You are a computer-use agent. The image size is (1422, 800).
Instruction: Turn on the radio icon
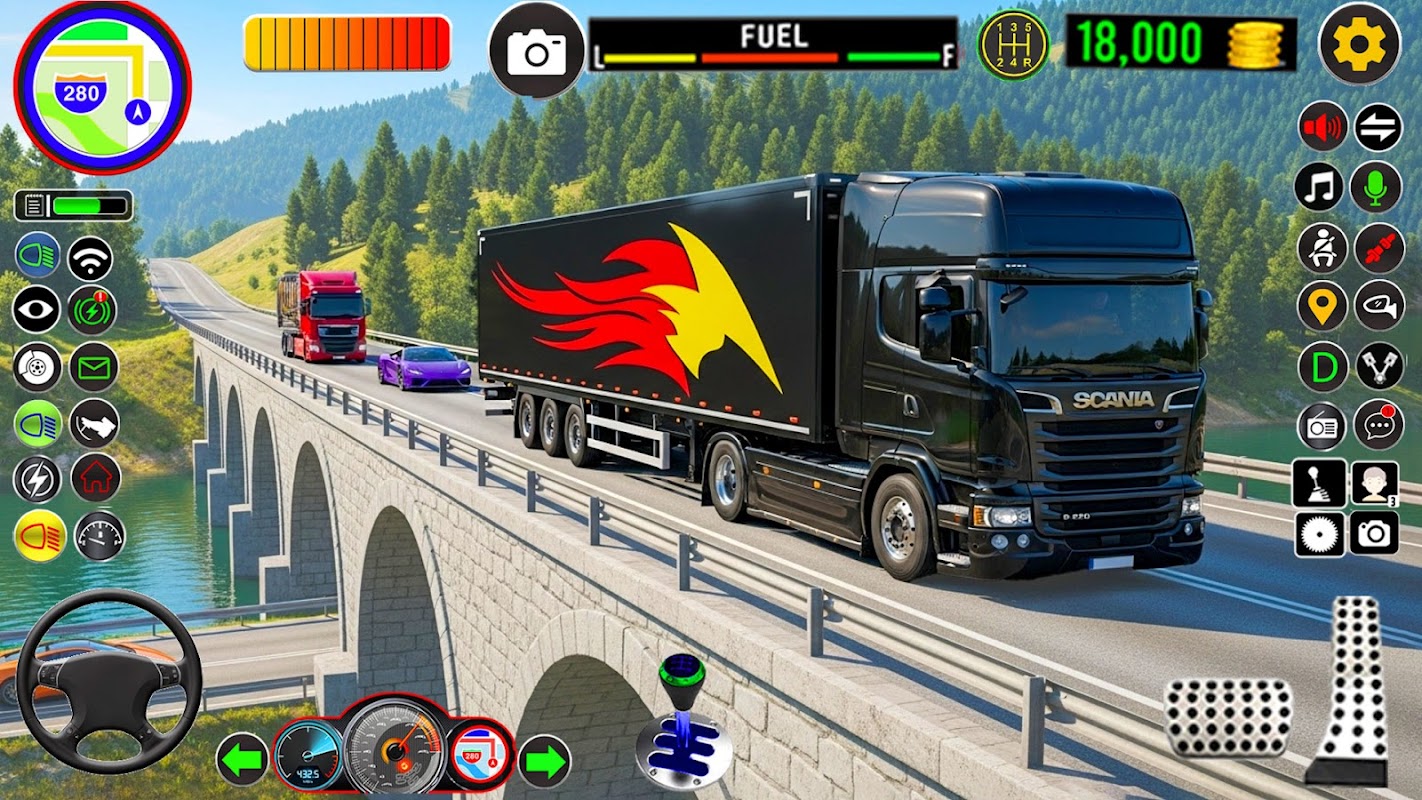click(1322, 425)
